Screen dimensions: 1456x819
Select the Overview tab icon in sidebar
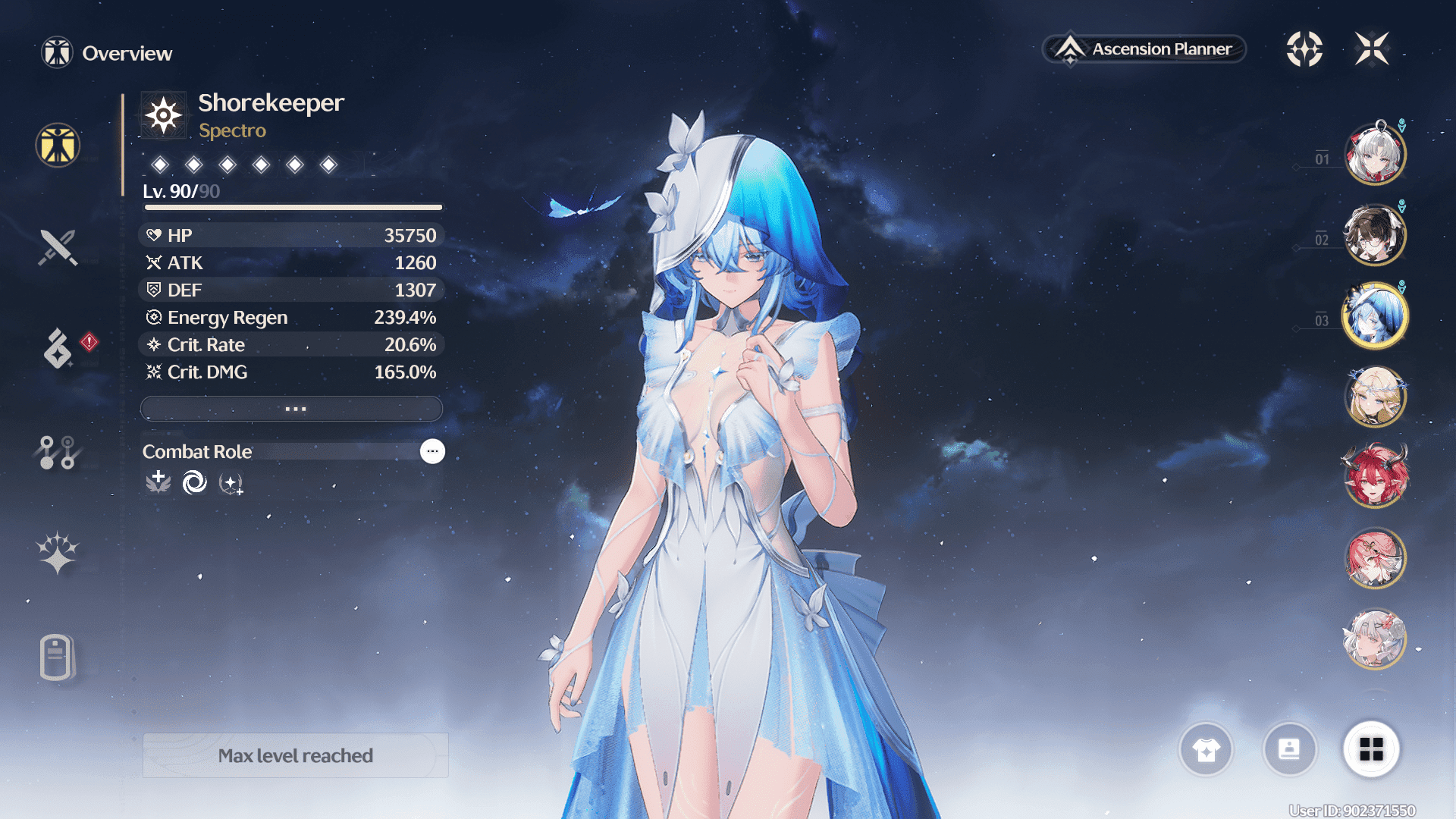[58, 145]
